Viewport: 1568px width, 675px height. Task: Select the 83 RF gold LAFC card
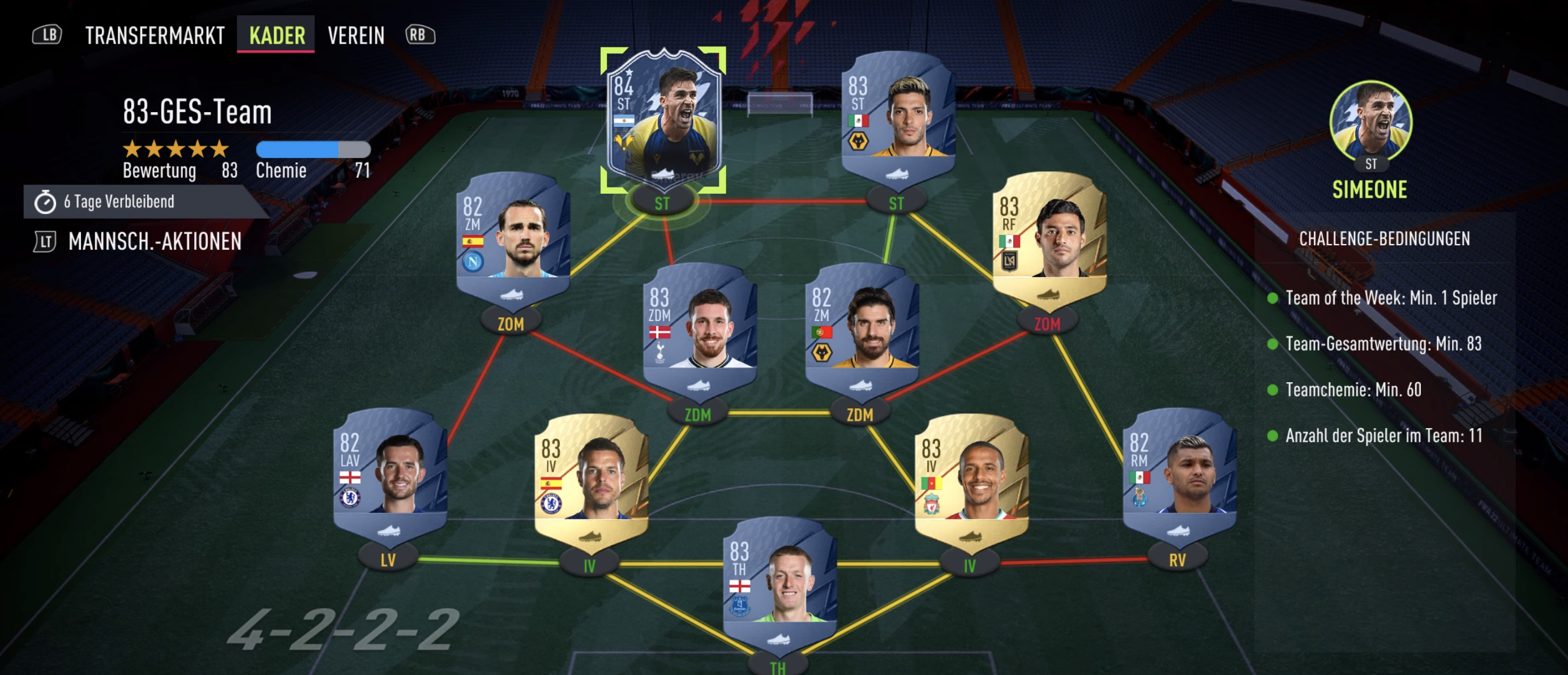(x=1049, y=236)
